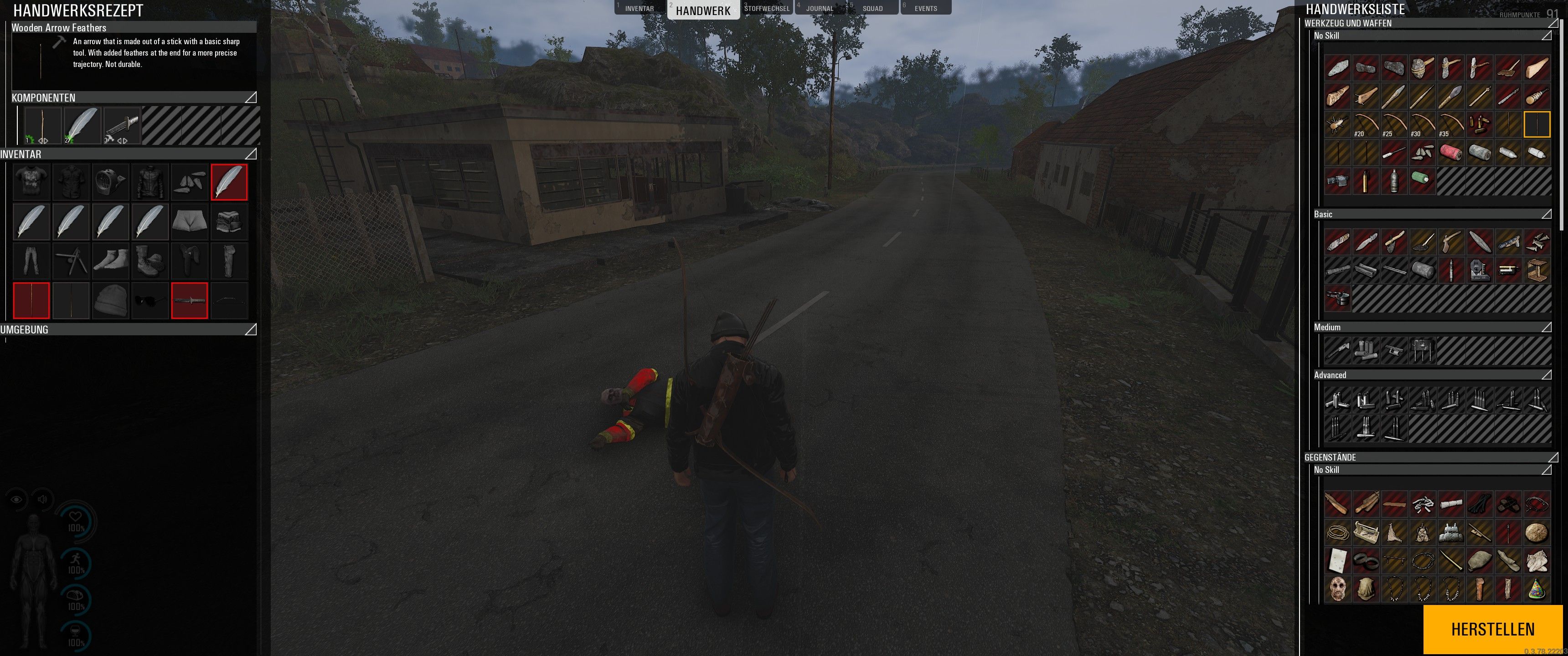Viewport: 1568px width, 656px height.
Task: Choose the #35 bow recipe
Action: click(1450, 125)
